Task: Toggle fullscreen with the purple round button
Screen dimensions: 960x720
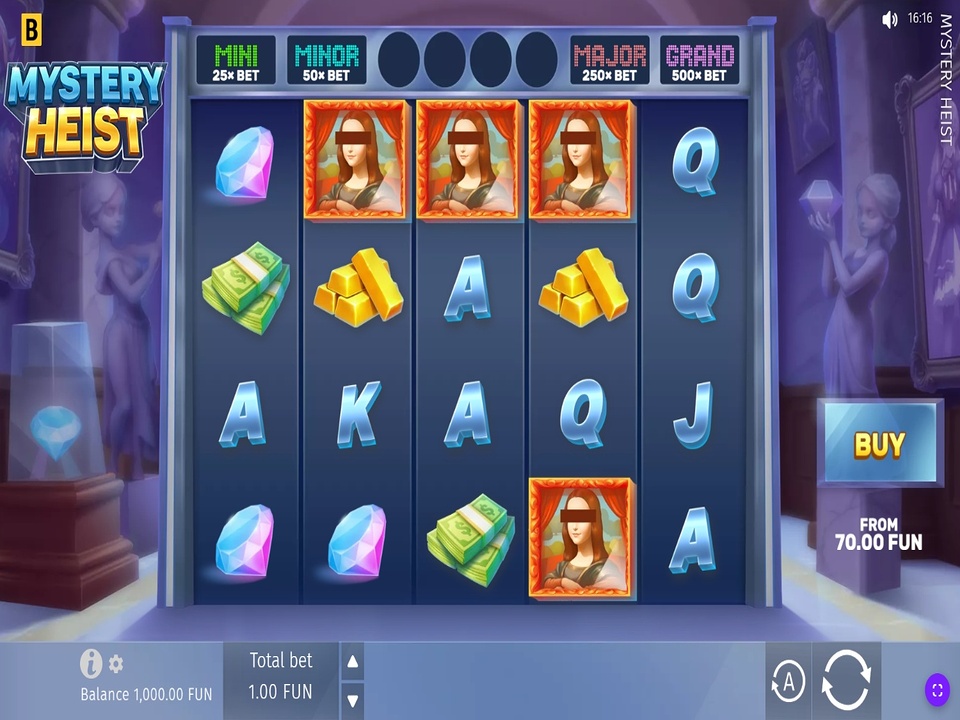Action: point(937,689)
